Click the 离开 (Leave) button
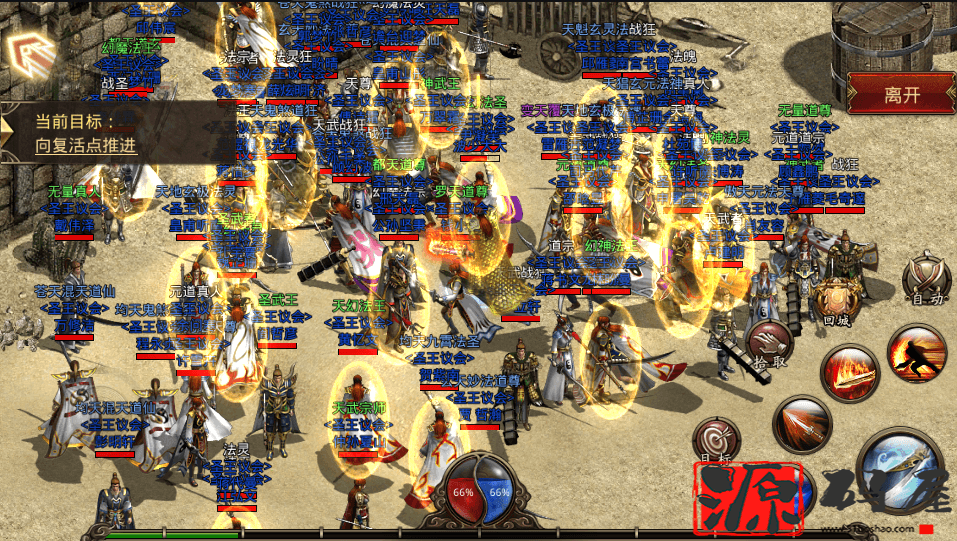Viewport: 957px width, 541px height. pyautogui.click(x=900, y=95)
